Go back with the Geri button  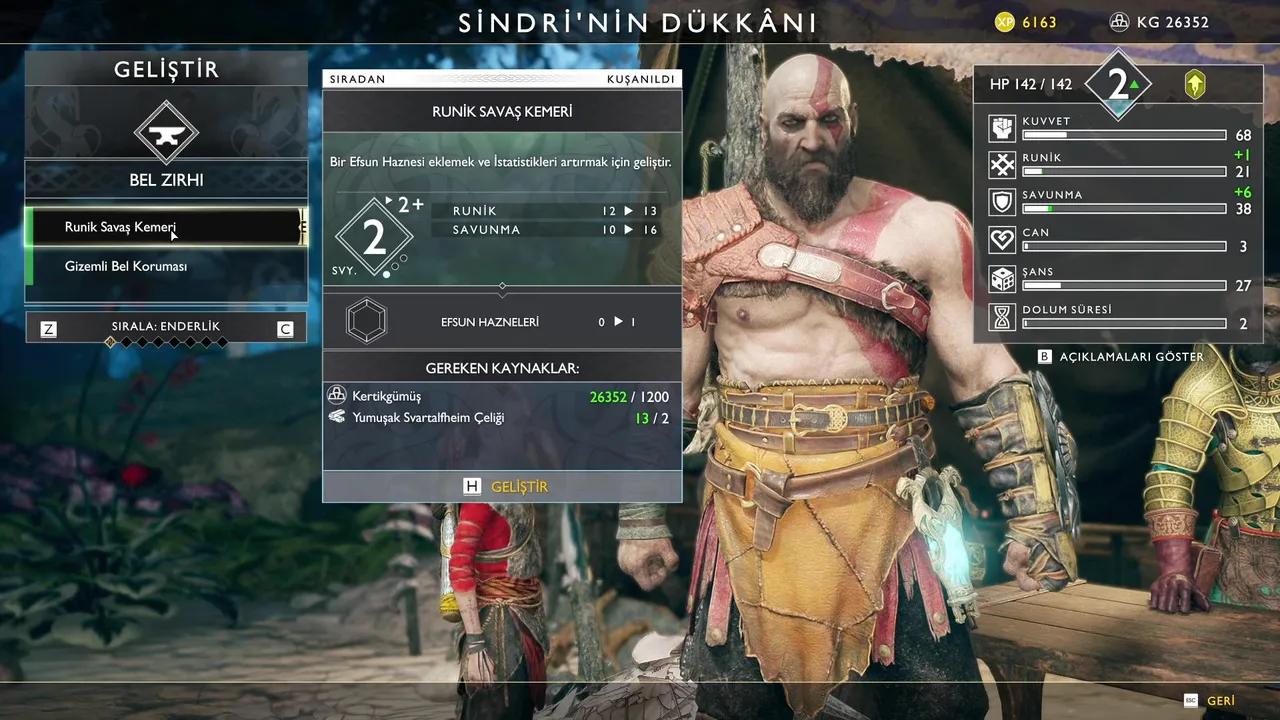(x=1210, y=701)
